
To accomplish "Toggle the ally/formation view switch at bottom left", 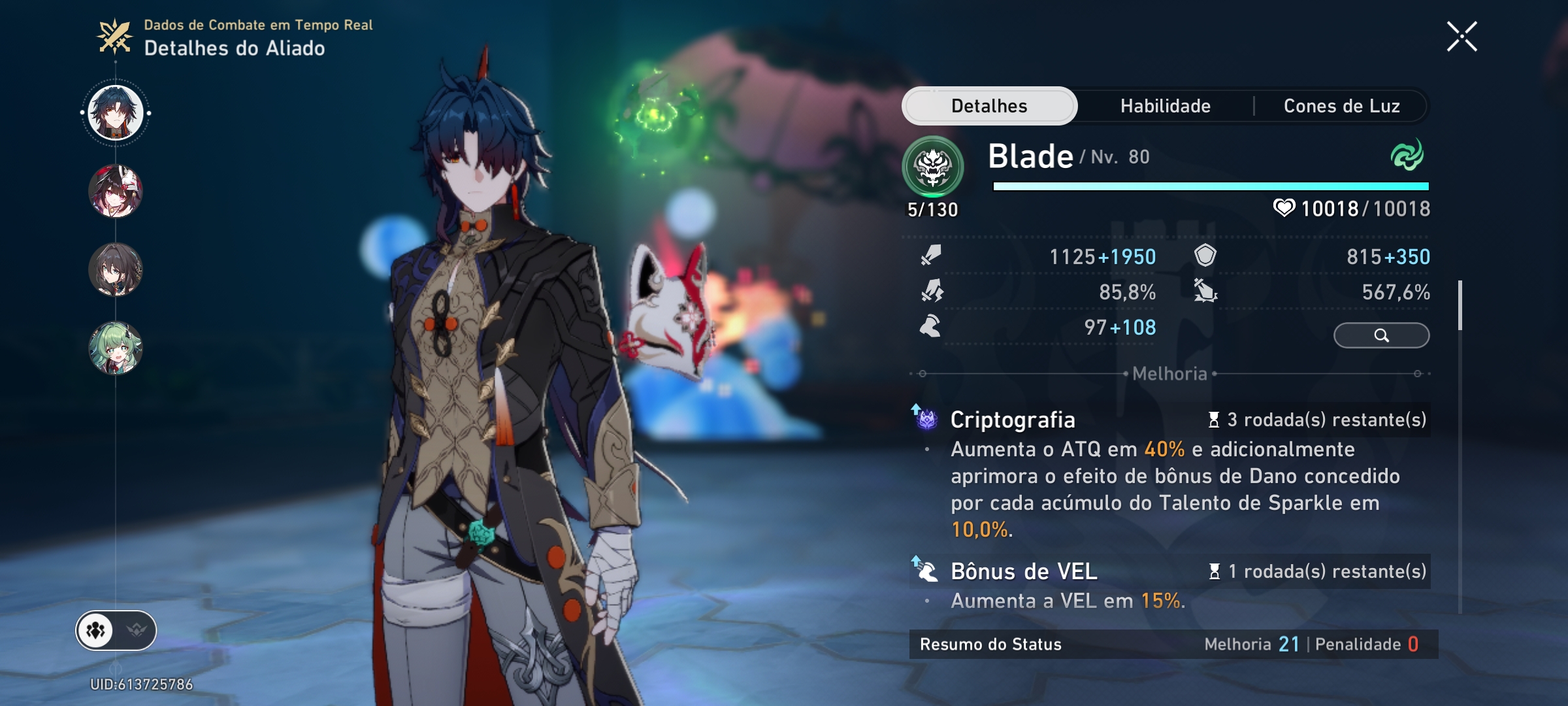I will pos(116,630).
